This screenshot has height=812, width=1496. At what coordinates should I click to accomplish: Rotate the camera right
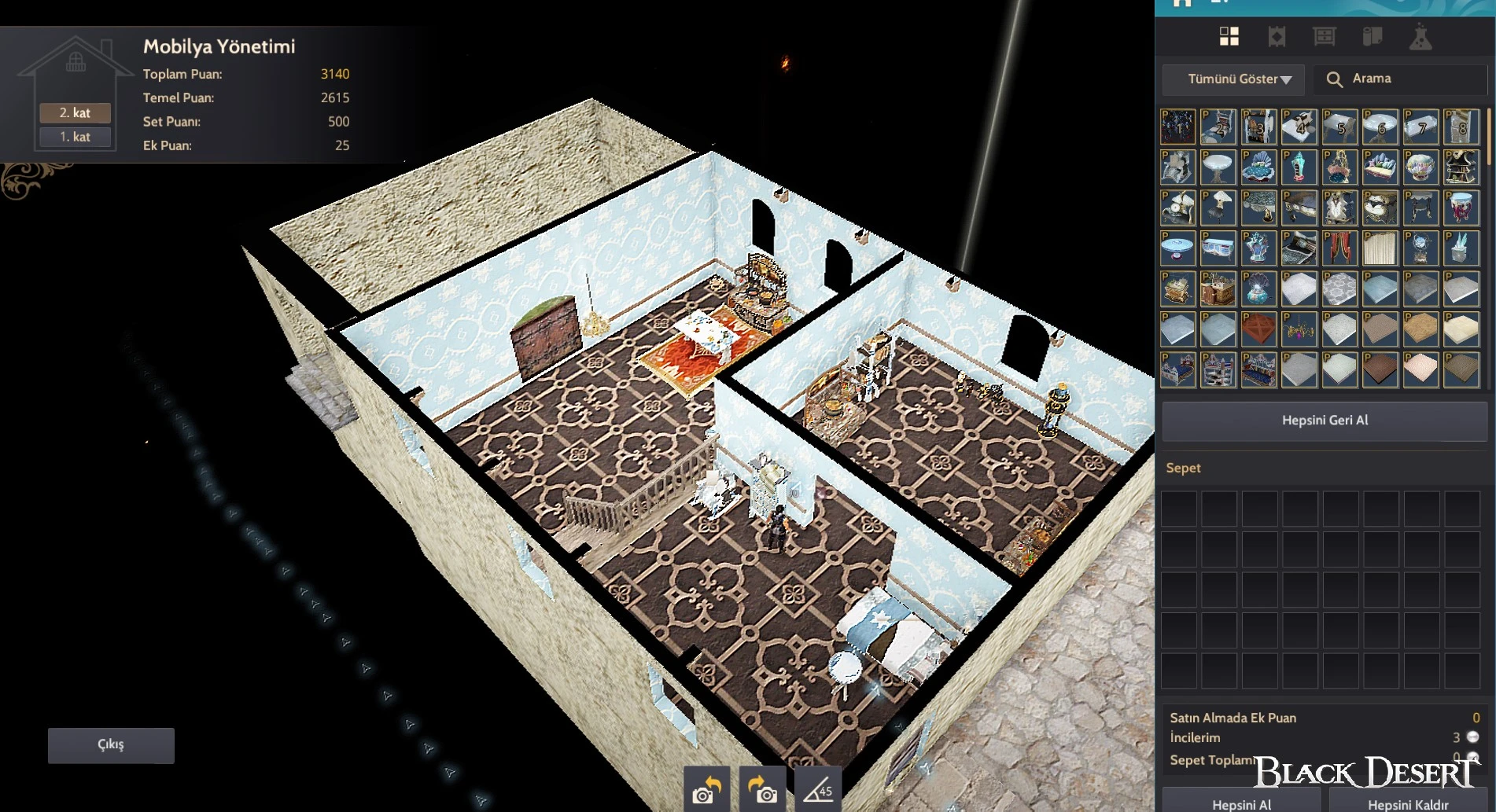coord(761,788)
